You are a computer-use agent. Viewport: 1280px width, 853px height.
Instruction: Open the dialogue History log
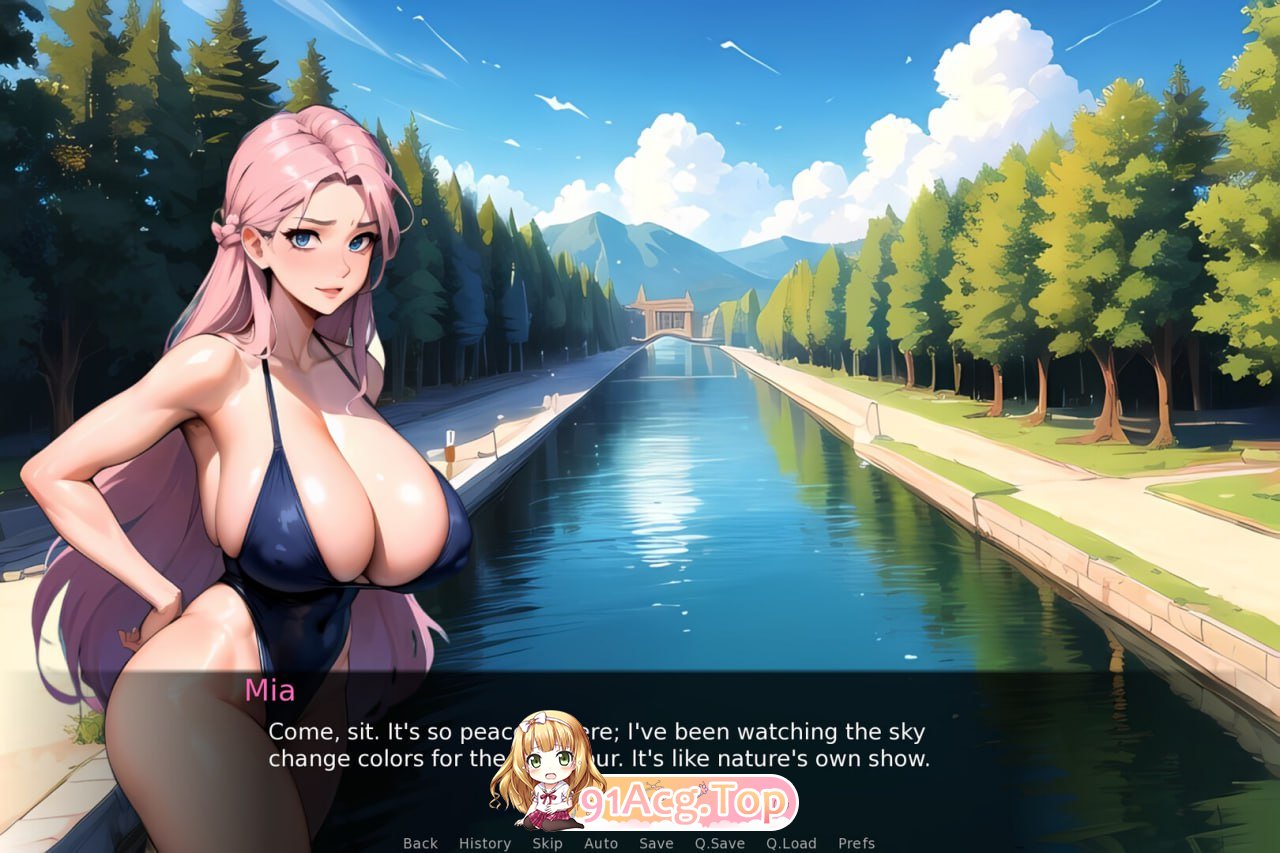coord(484,843)
